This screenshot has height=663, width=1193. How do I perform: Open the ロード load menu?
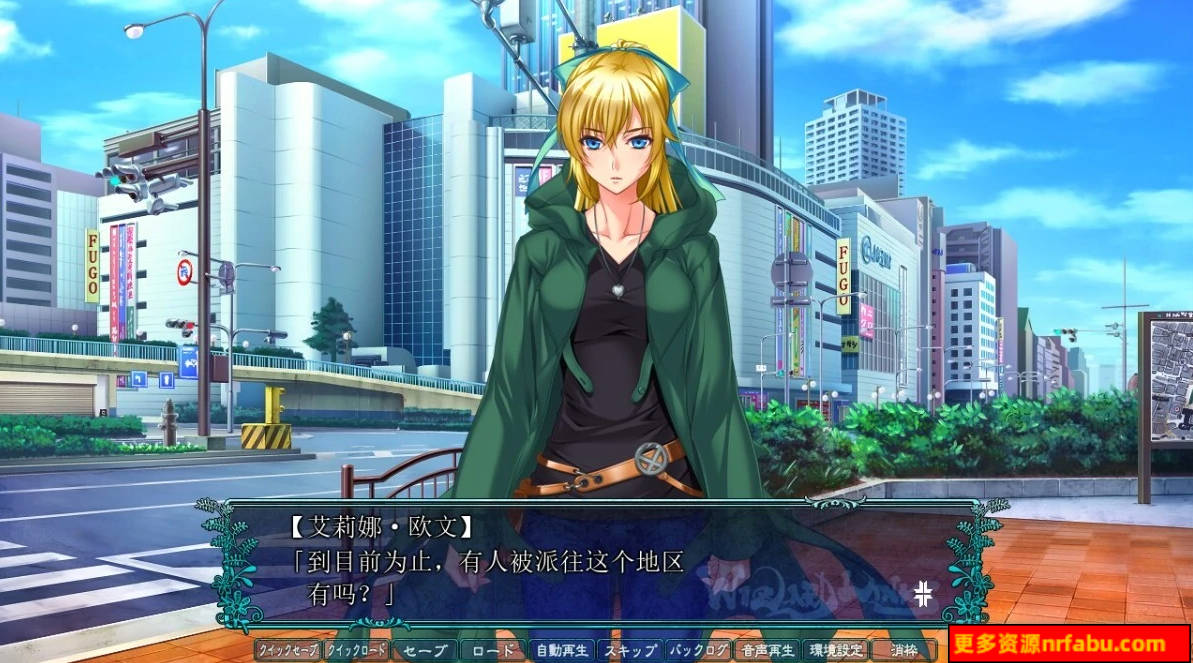[493, 650]
